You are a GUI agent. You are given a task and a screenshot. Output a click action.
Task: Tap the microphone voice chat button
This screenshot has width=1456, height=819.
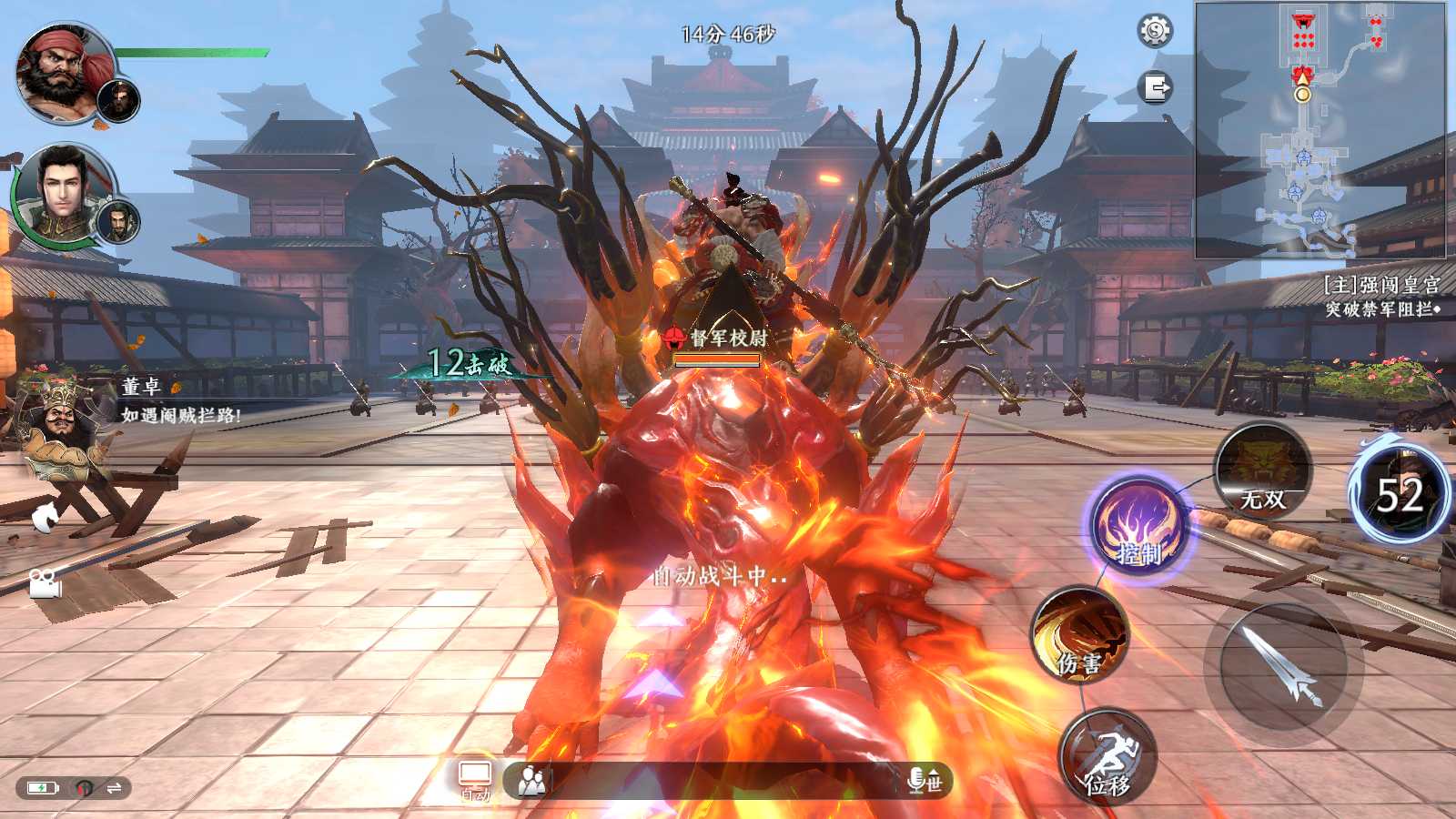pos(917,780)
